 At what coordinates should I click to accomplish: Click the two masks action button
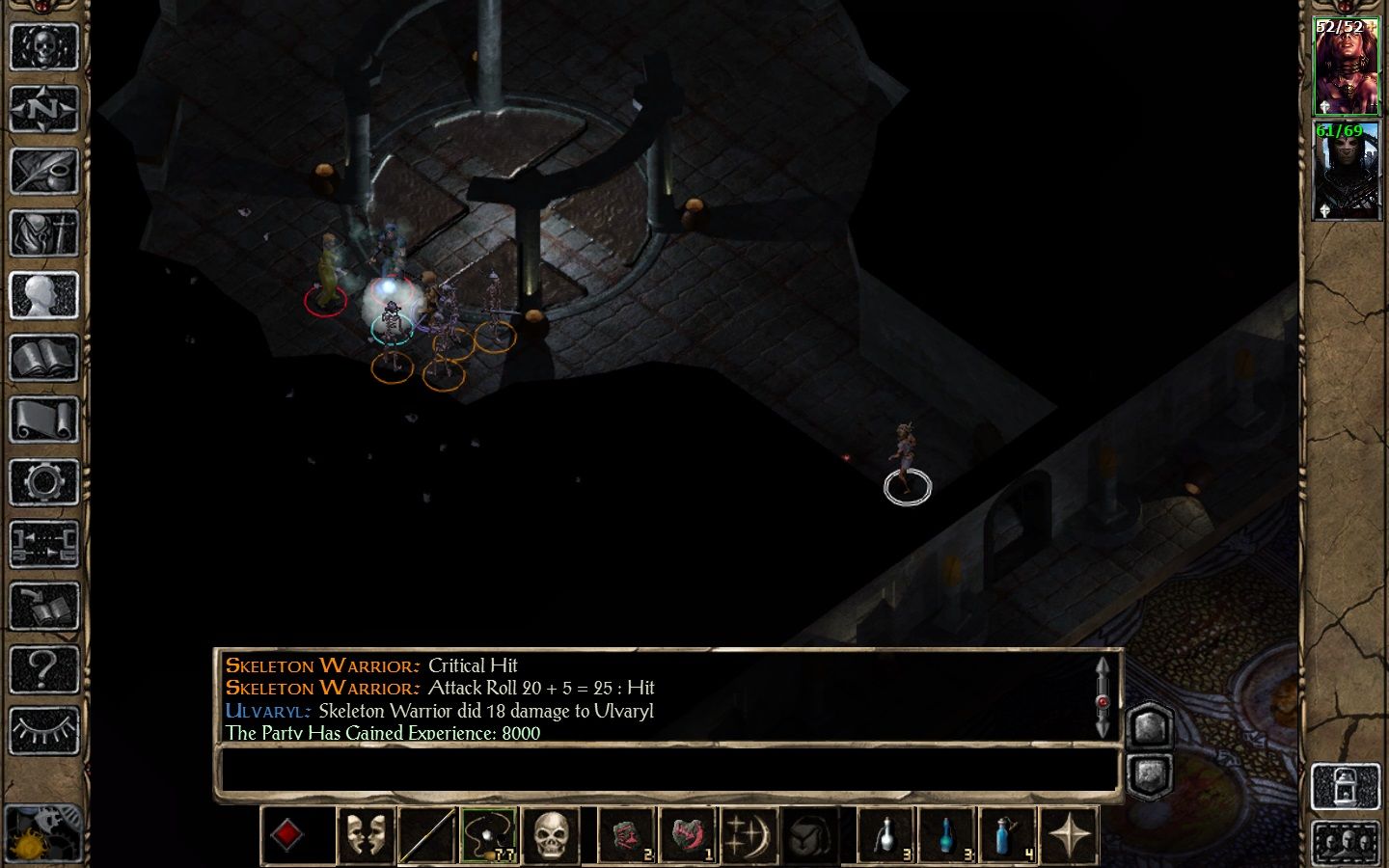click(x=366, y=835)
